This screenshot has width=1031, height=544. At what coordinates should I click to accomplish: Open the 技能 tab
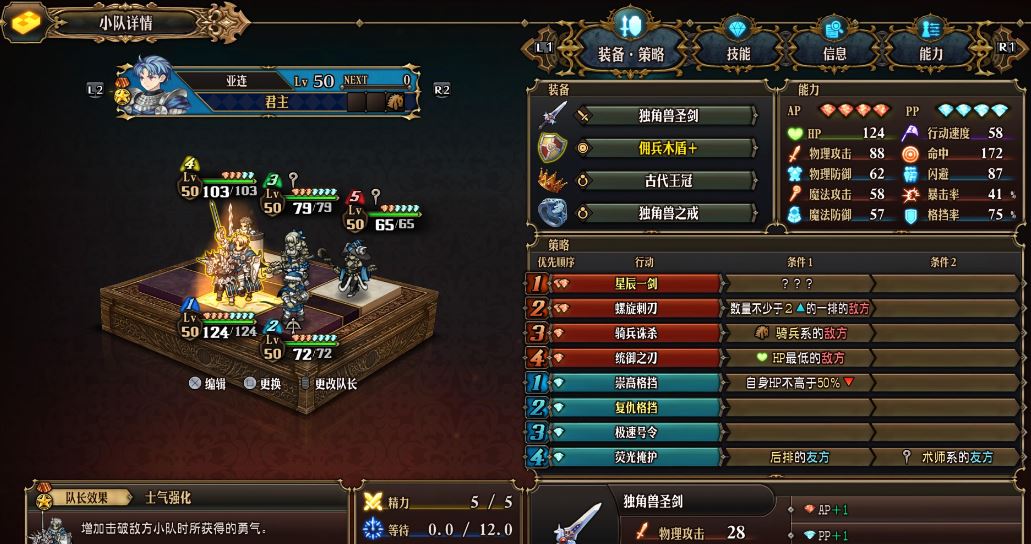(x=738, y=54)
